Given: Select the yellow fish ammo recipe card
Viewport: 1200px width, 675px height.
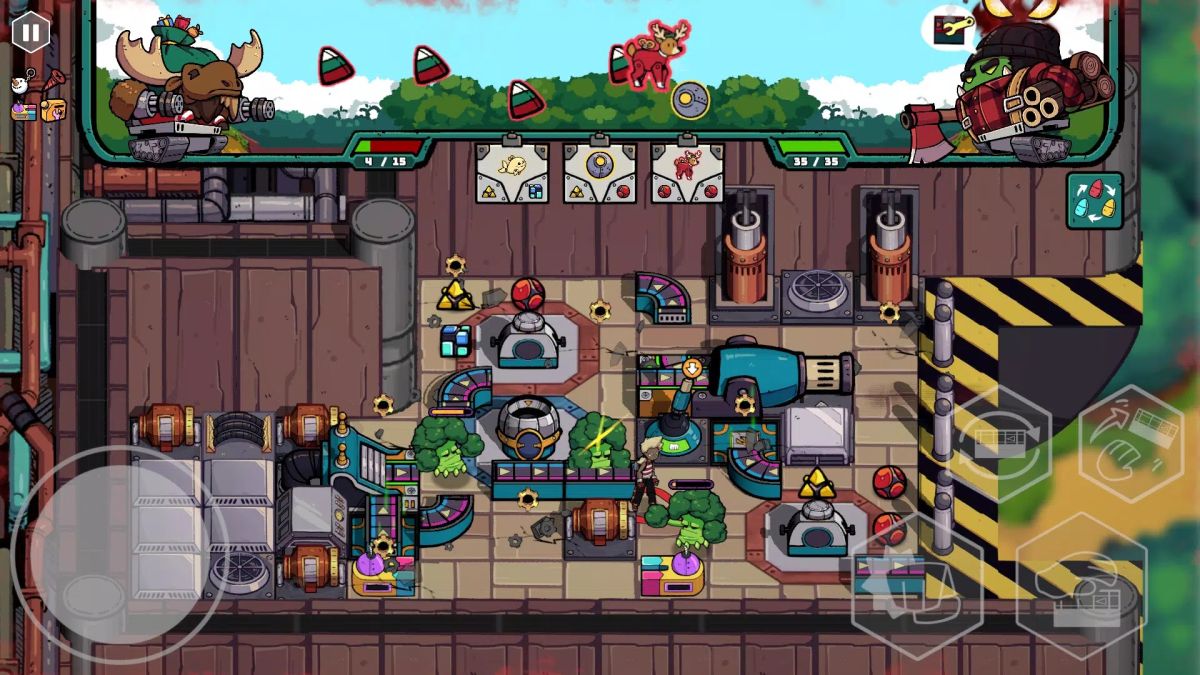Looking at the screenshot, I should coord(511,170).
